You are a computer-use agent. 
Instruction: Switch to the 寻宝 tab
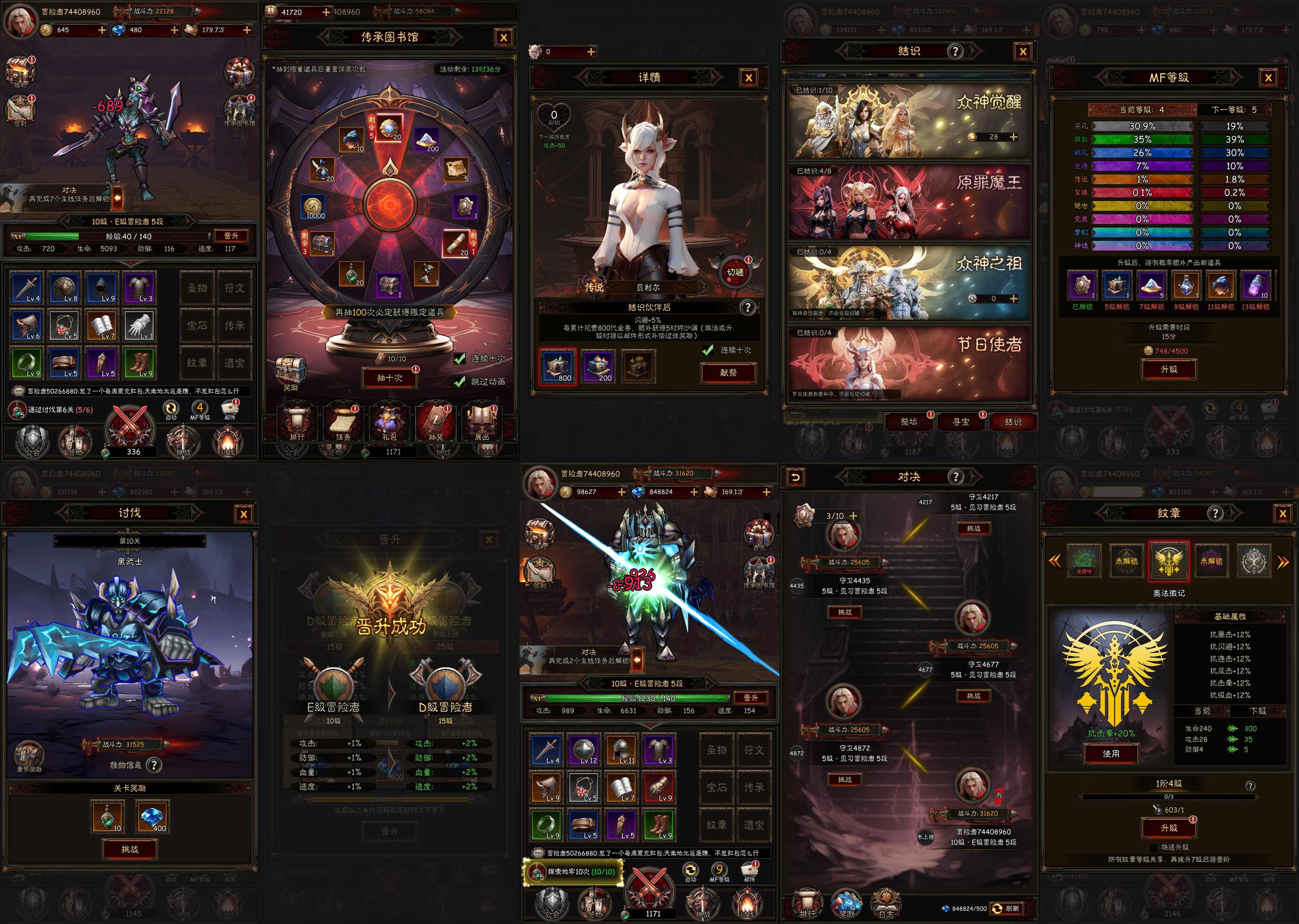(x=961, y=421)
